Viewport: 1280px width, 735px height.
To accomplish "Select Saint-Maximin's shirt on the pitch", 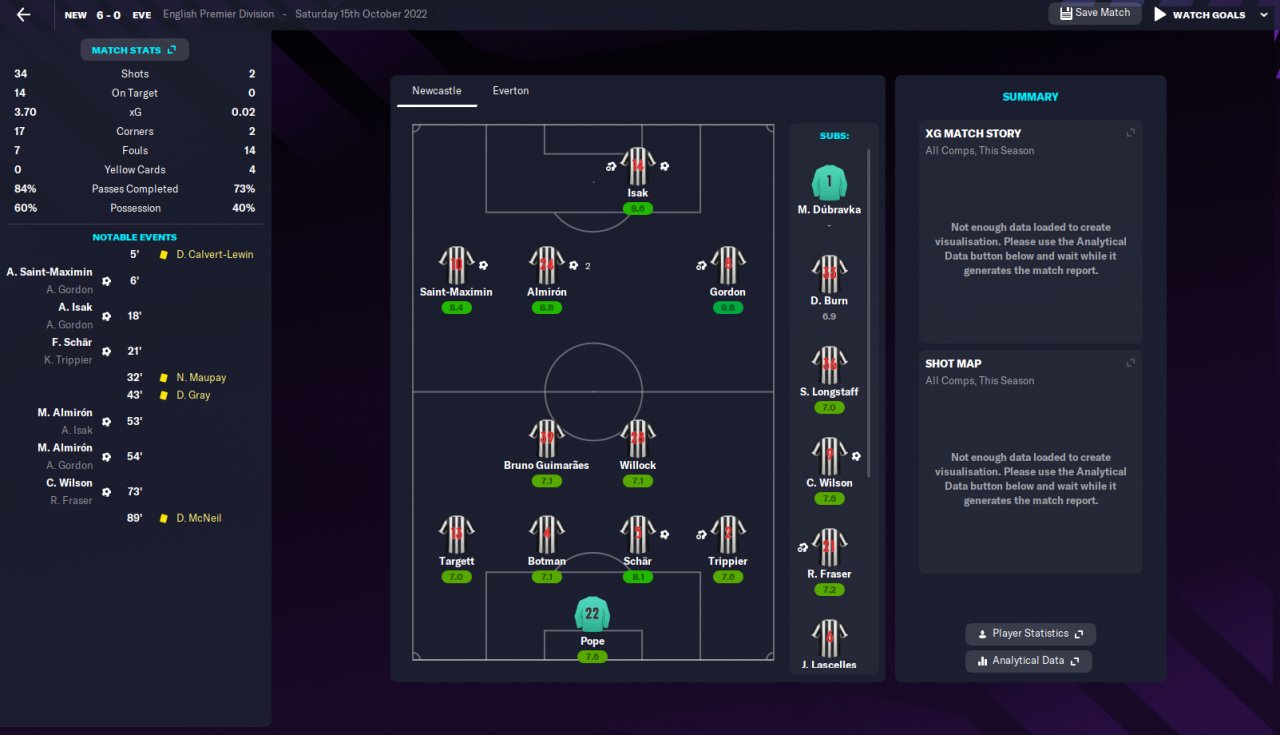I will 456,265.
